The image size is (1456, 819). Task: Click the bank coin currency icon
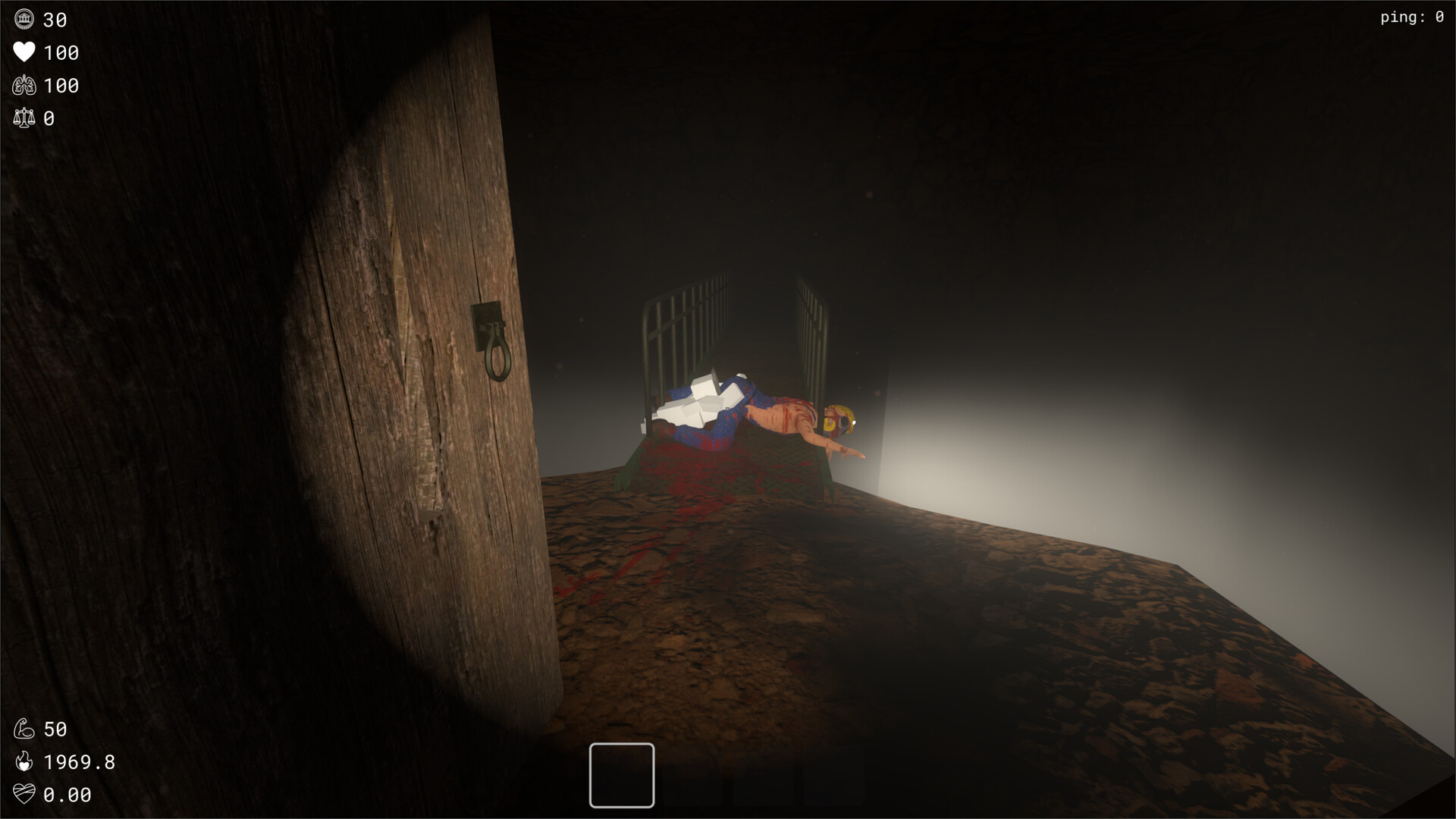pos(24,19)
